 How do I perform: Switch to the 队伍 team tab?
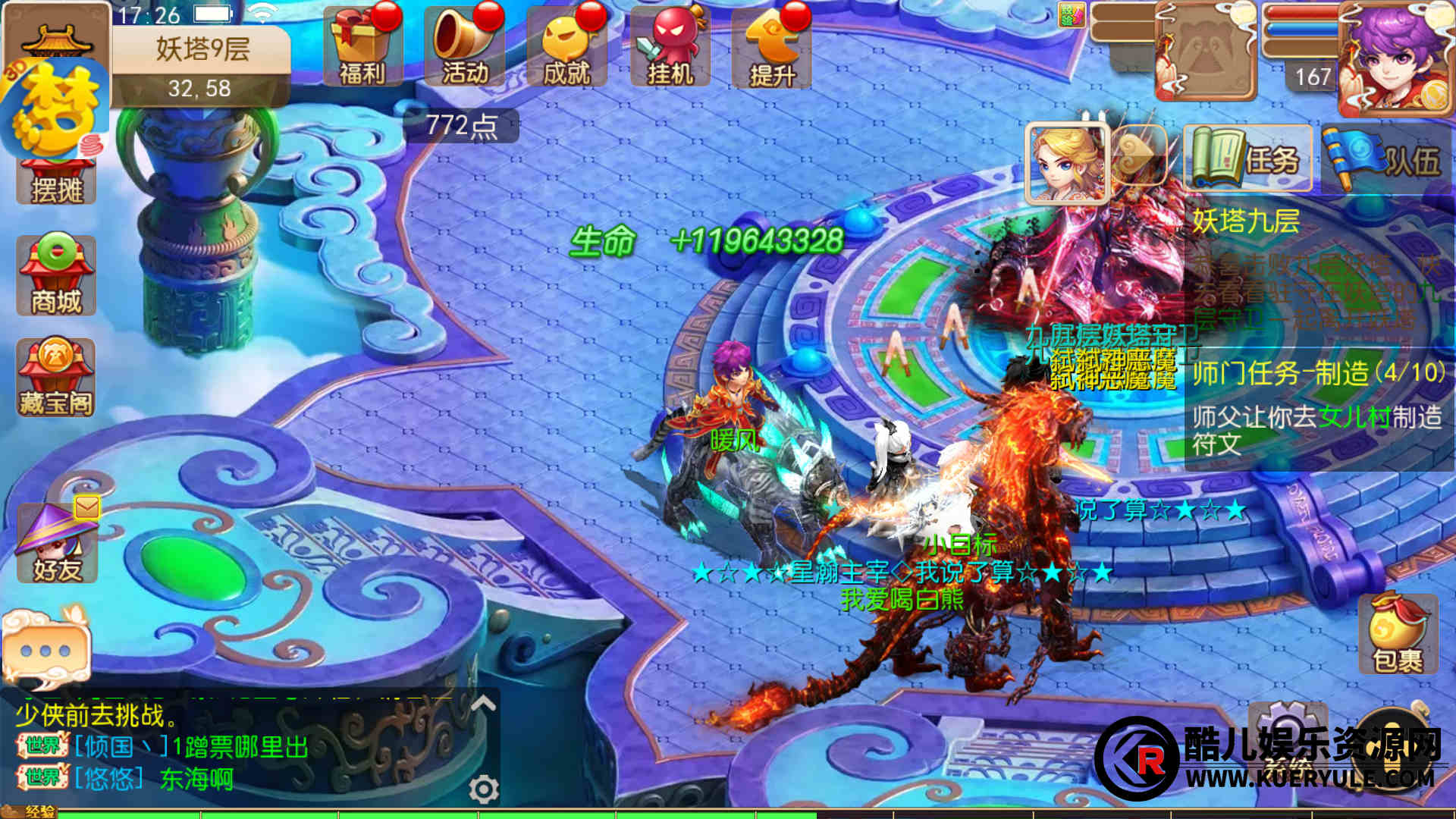pyautogui.click(x=1385, y=158)
